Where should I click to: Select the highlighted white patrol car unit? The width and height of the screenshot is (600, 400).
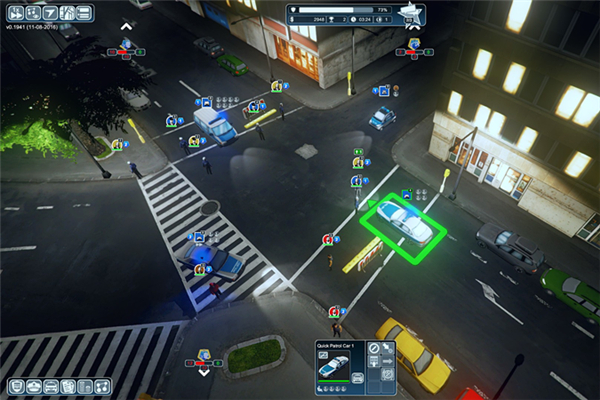[403, 222]
